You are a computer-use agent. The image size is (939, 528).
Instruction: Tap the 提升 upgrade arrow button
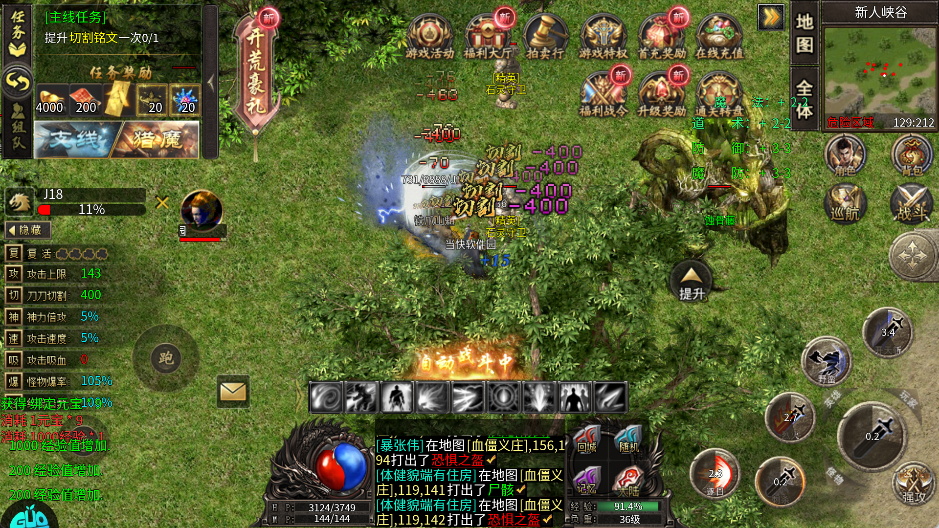692,280
